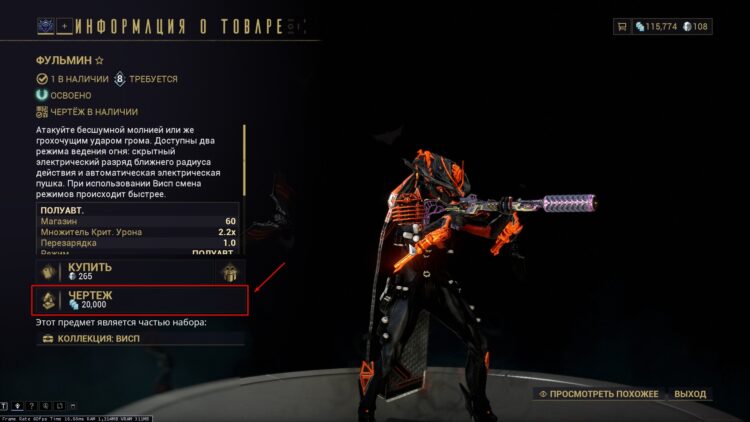Purchase the blueprint for 20,000 credits

(138, 299)
